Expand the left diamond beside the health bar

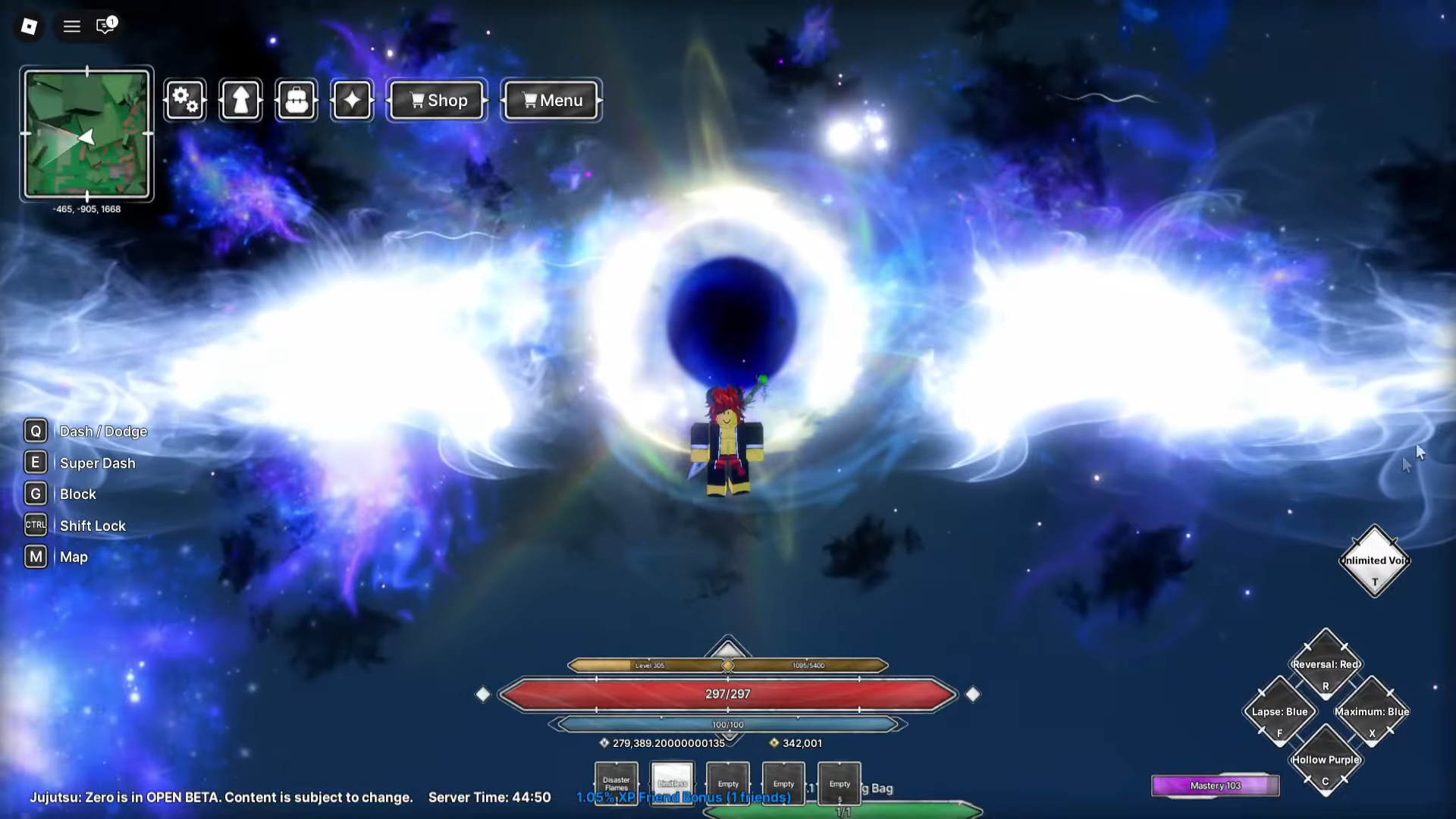pos(483,693)
